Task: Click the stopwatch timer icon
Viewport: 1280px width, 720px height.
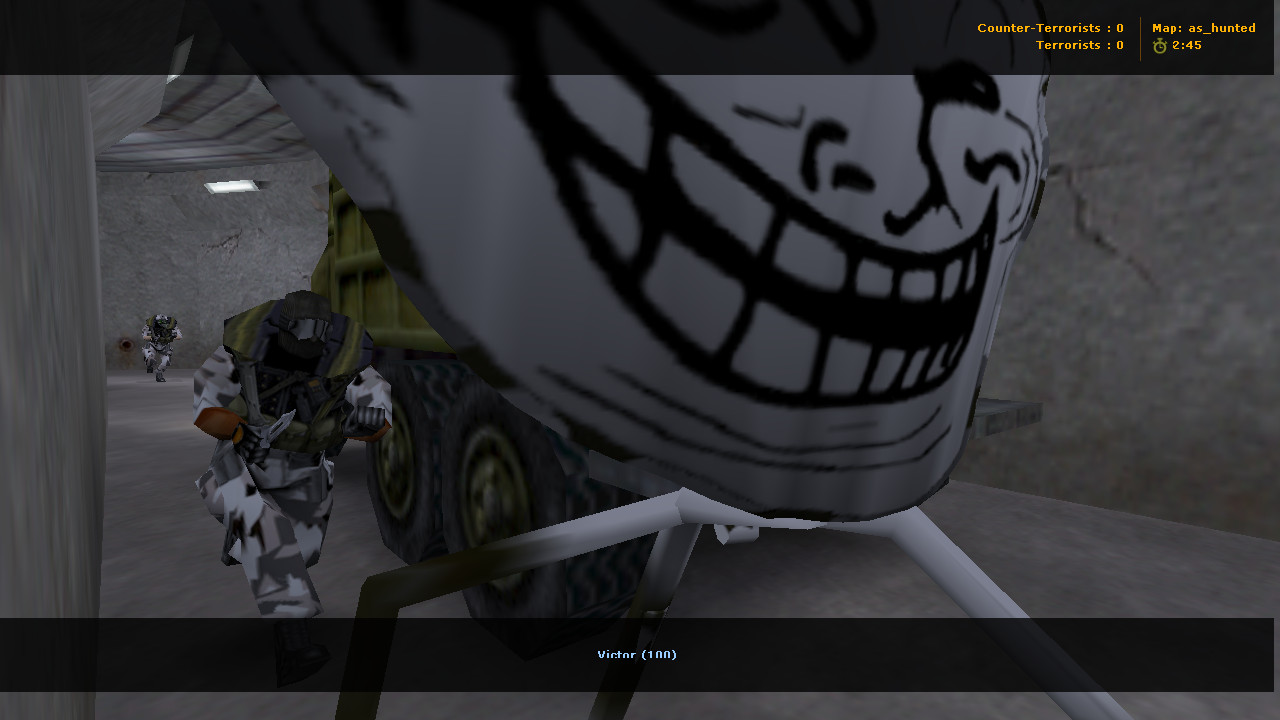Action: 1158,45
